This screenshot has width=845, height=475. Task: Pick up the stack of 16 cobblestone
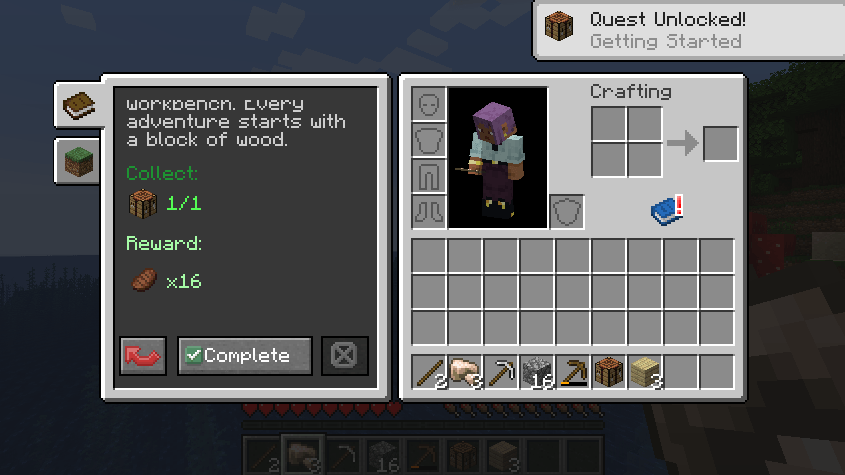(537, 373)
